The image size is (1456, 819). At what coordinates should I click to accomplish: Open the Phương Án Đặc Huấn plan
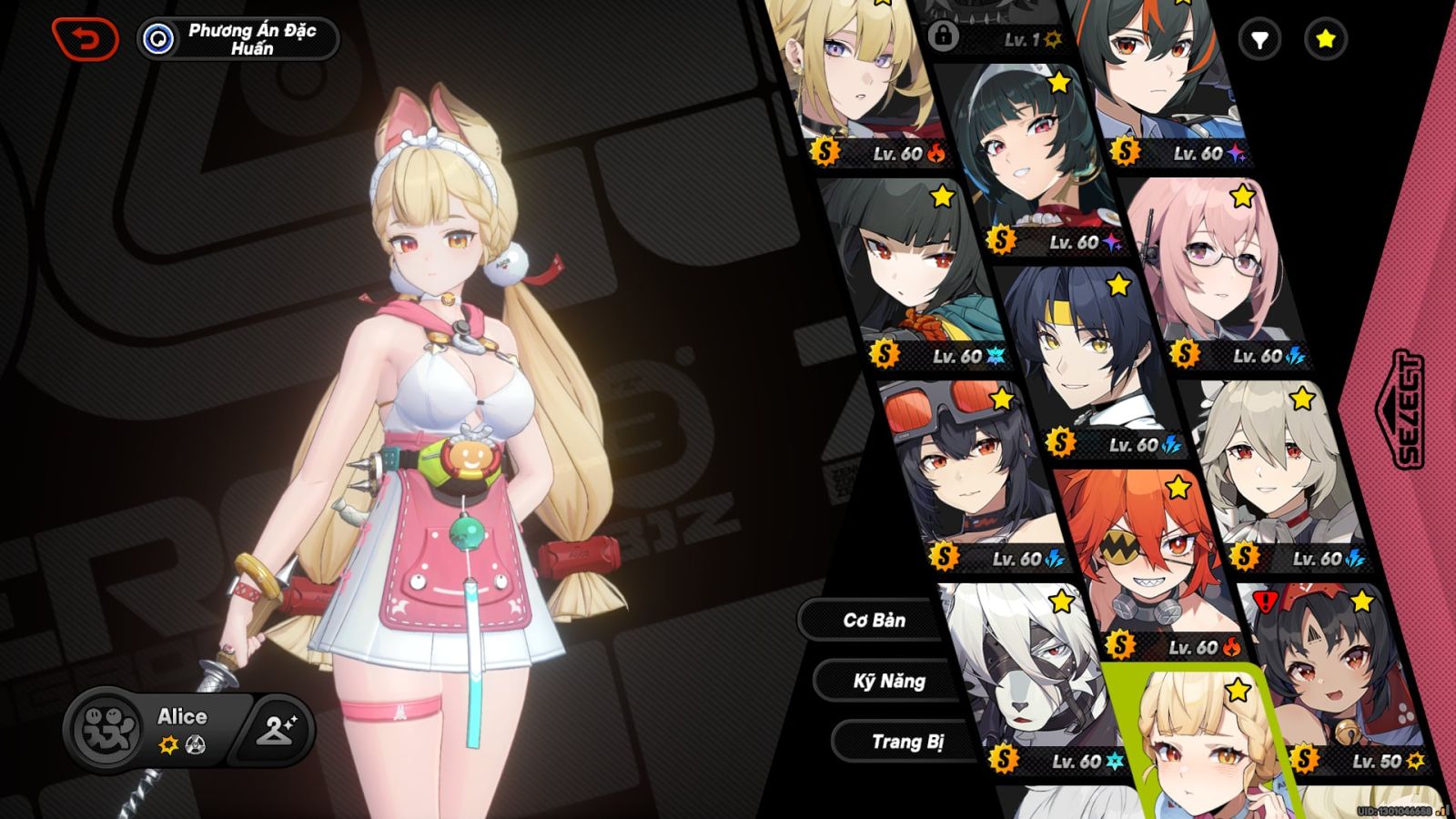[x=238, y=39]
